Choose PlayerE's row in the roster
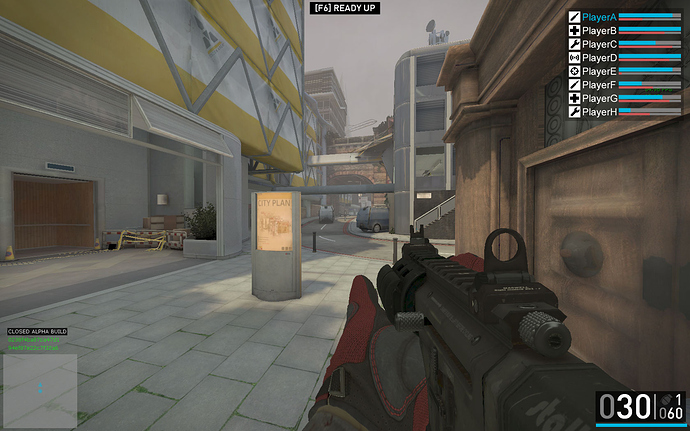This screenshot has height=431, width=690. point(599,71)
